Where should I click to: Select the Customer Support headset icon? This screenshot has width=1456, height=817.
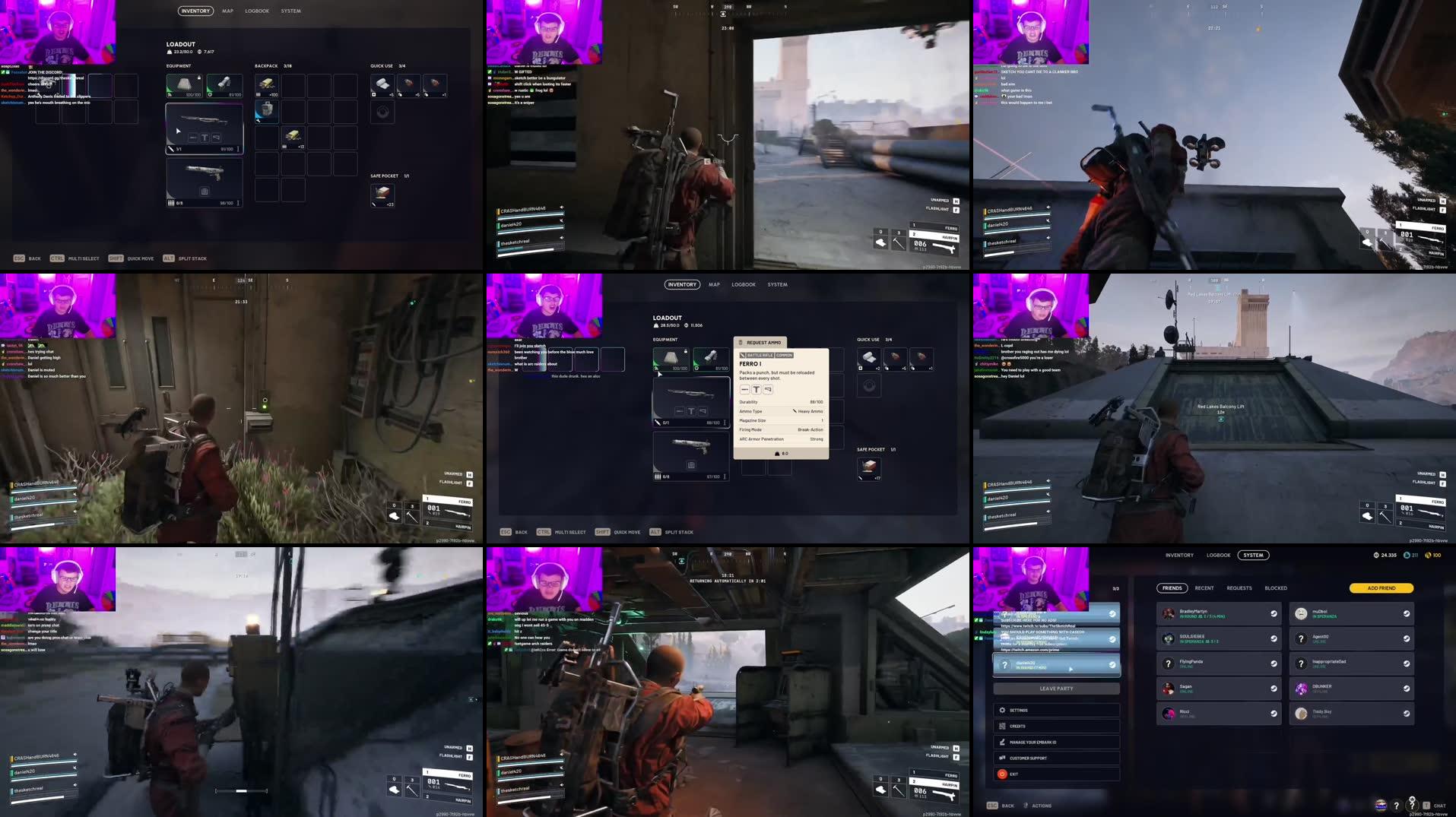point(1001,758)
